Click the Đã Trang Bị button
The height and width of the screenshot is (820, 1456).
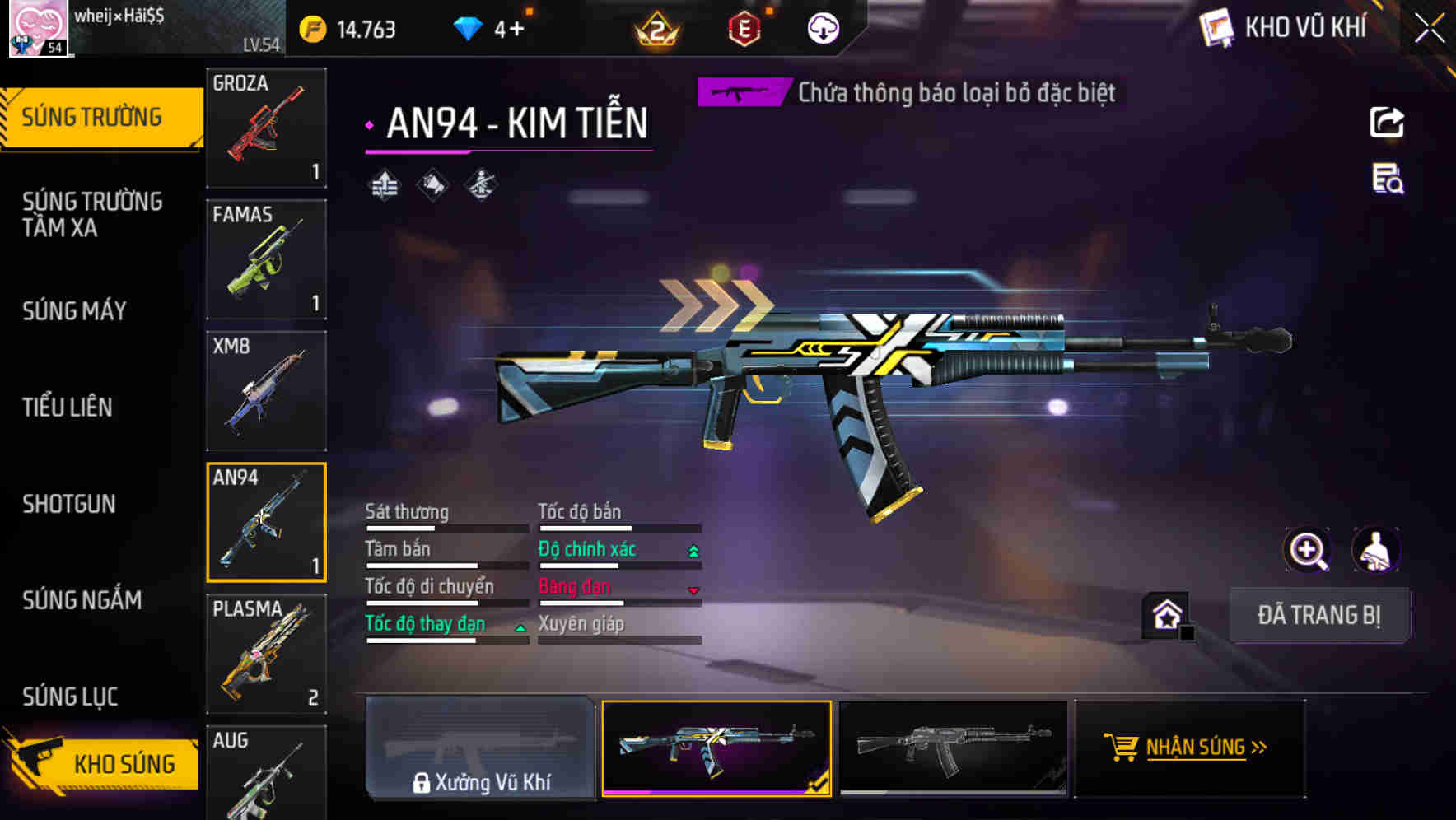(x=1318, y=615)
